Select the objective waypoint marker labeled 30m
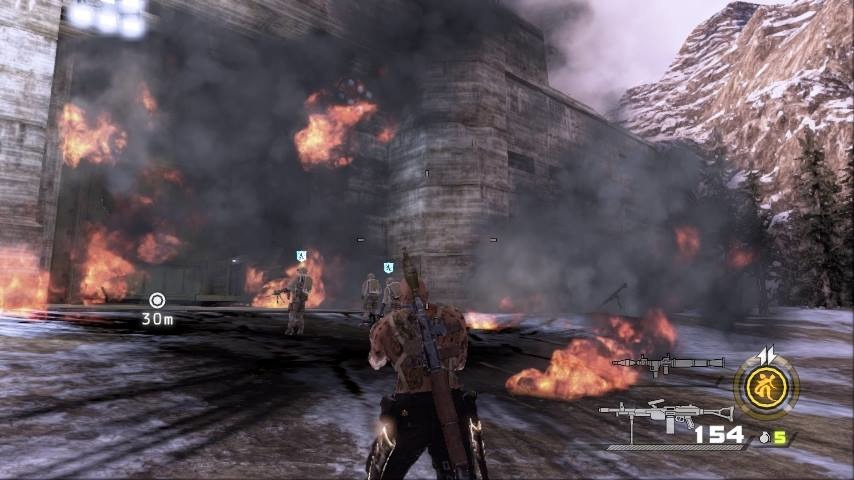The width and height of the screenshot is (854, 480). [157, 300]
